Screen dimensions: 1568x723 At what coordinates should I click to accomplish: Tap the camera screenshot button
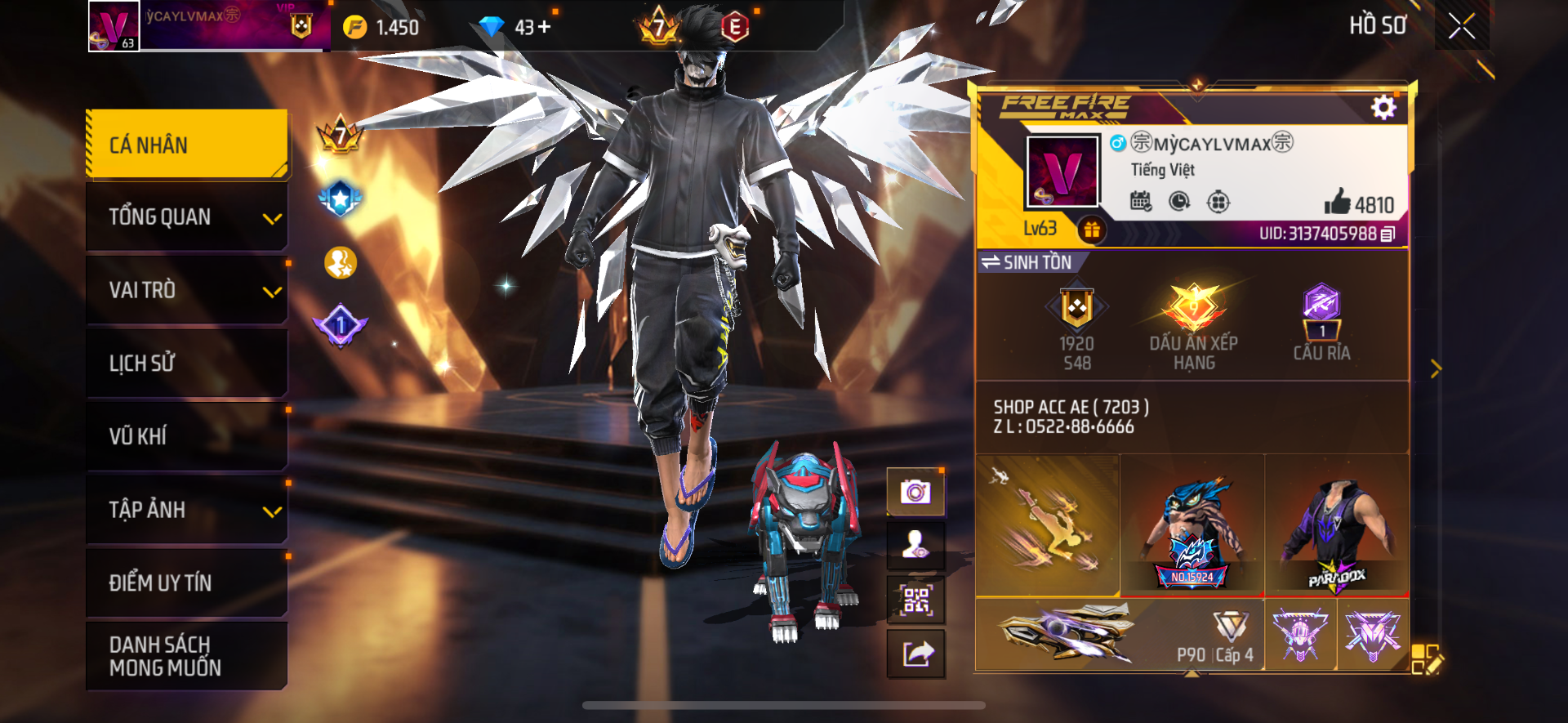[915, 492]
